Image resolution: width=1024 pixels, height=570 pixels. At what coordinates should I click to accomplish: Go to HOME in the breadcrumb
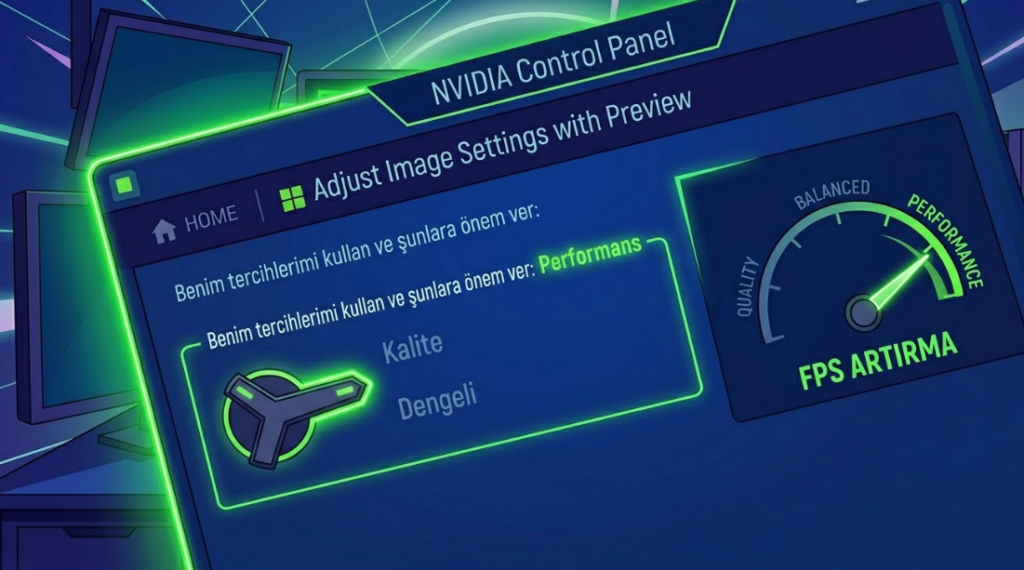(197, 219)
